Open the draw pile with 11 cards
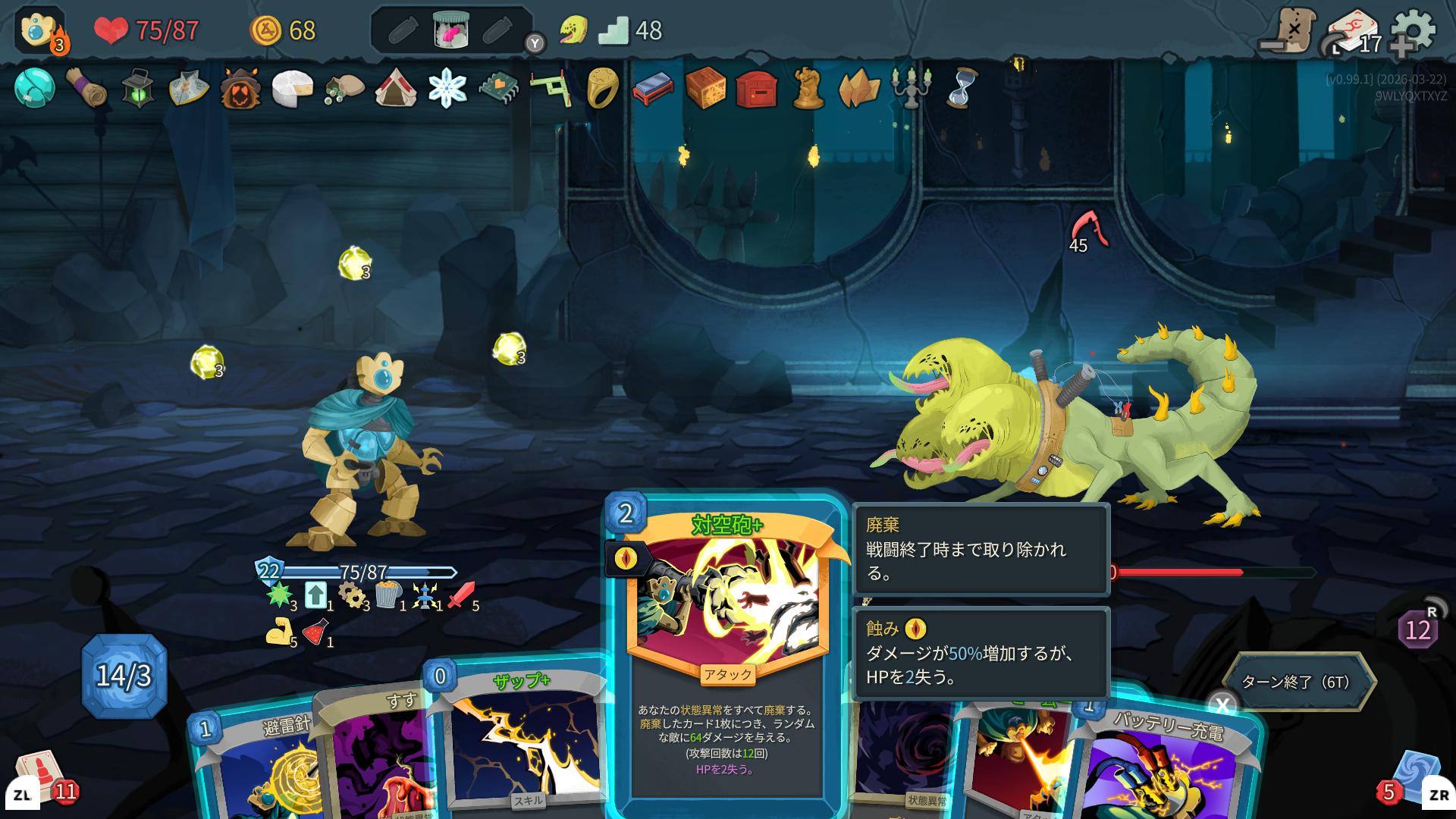1456x819 pixels. [x=42, y=777]
